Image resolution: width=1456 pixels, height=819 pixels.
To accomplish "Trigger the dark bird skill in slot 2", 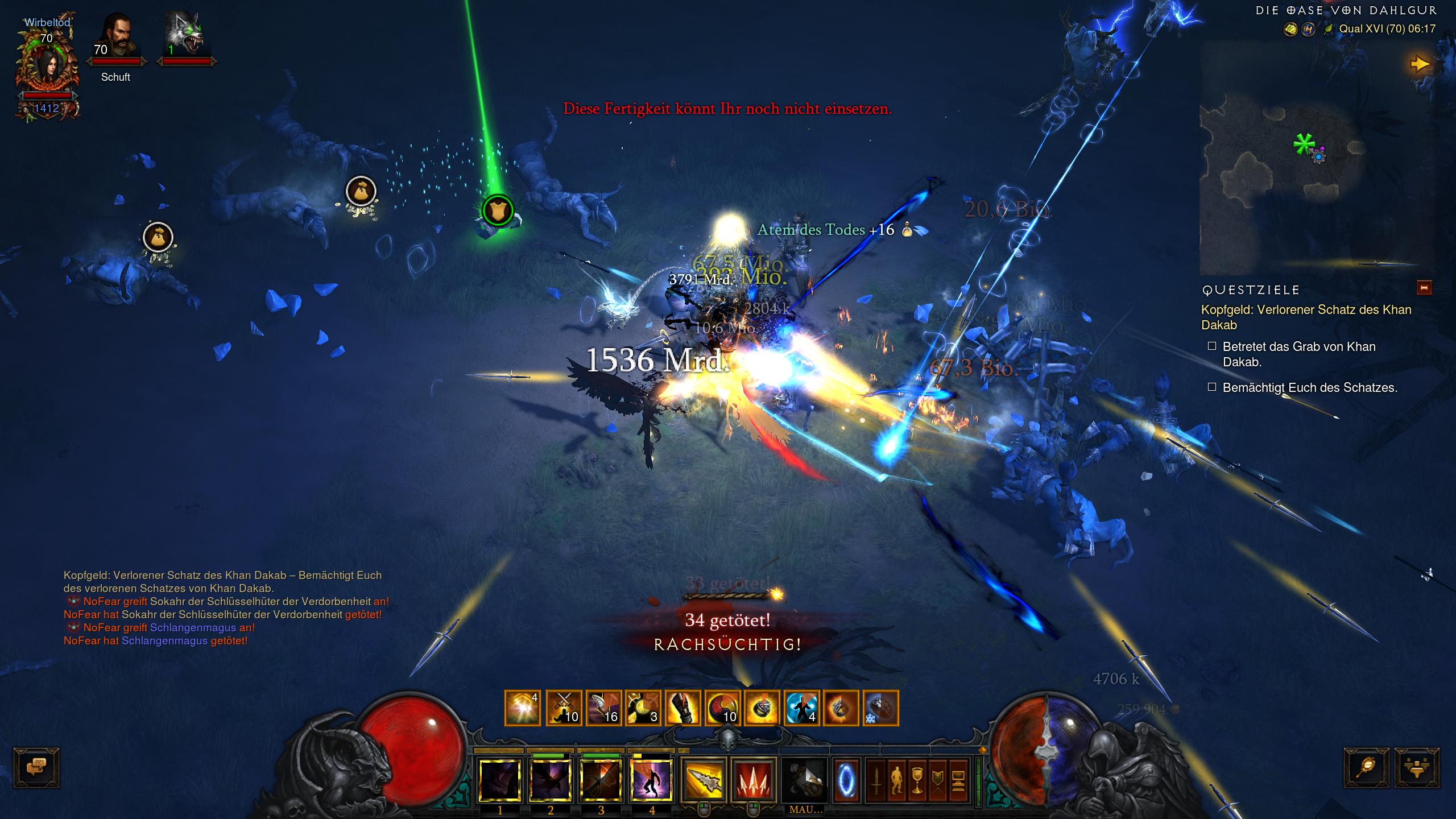I will pyautogui.click(x=550, y=780).
